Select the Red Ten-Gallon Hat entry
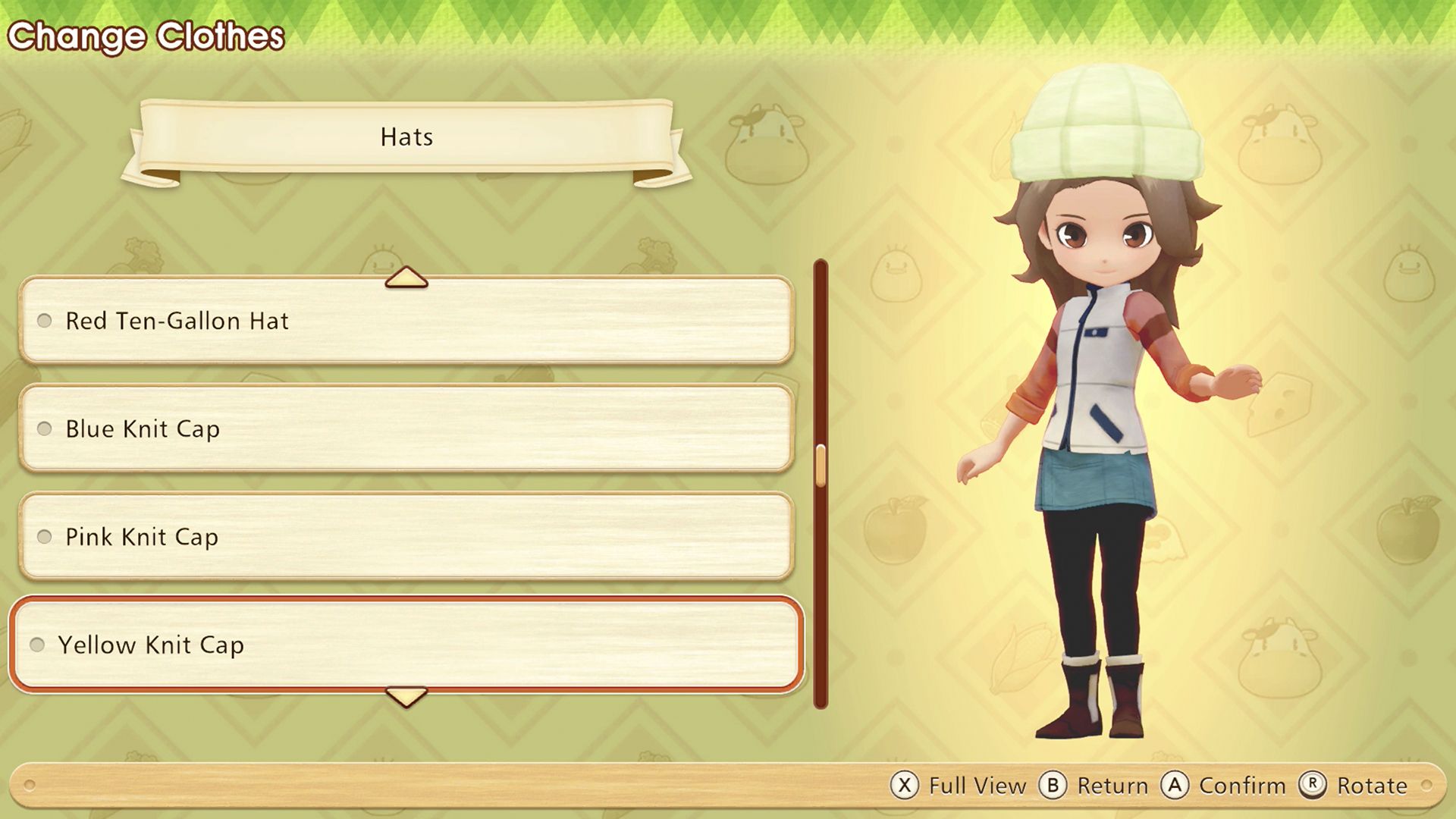Viewport: 1456px width, 819px height. pos(406,321)
